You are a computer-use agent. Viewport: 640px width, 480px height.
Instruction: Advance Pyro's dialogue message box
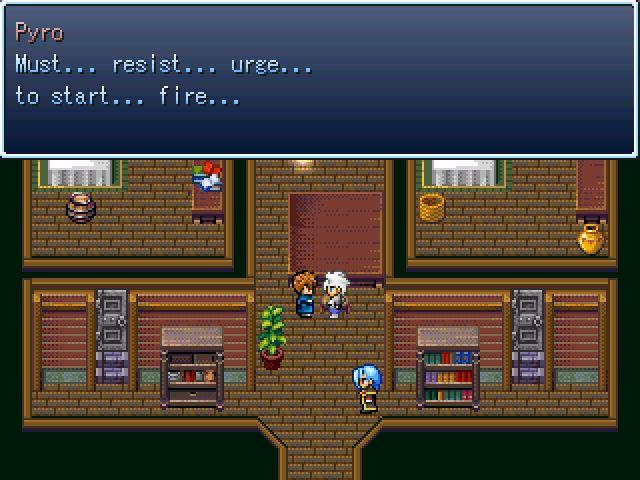[x=320, y=80]
